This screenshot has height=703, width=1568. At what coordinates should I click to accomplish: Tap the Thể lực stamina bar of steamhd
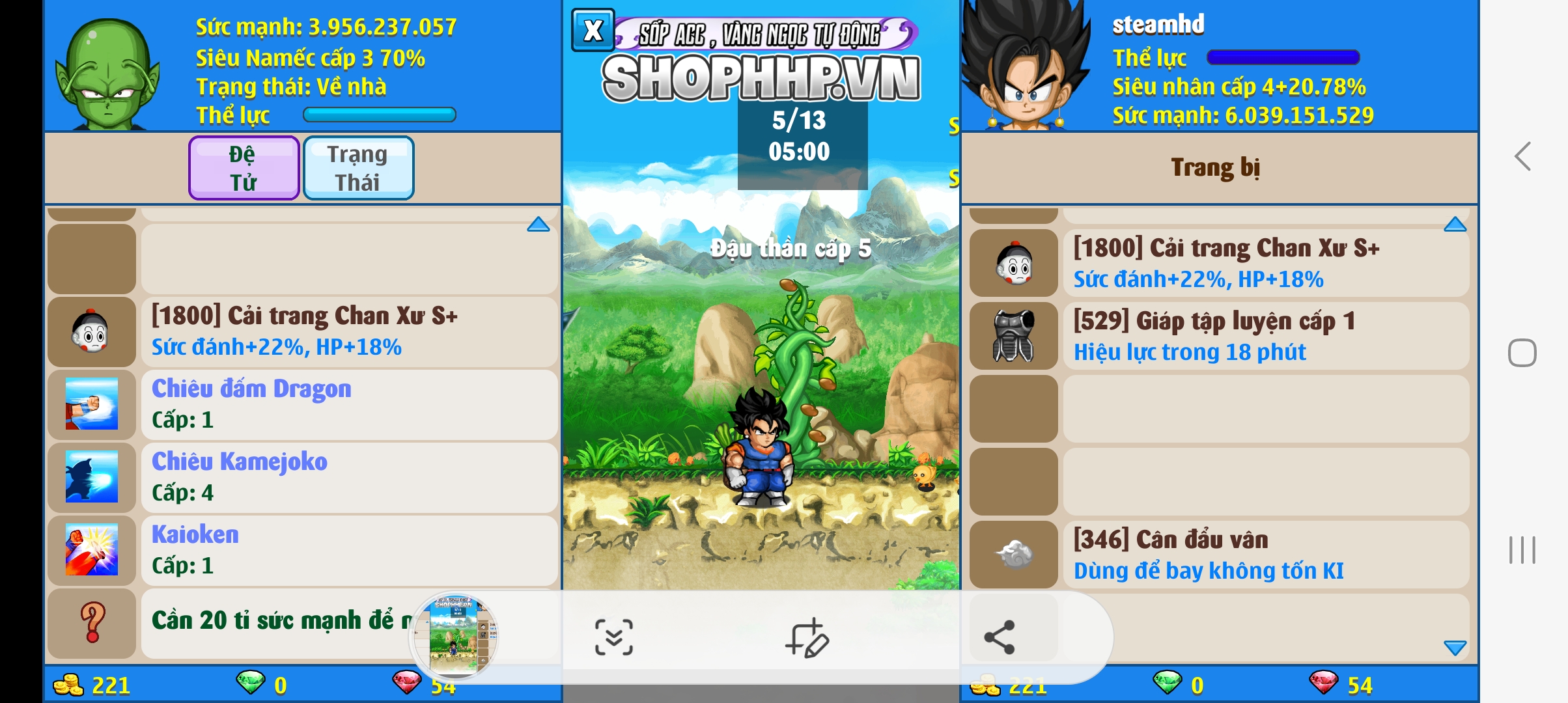point(1283,58)
